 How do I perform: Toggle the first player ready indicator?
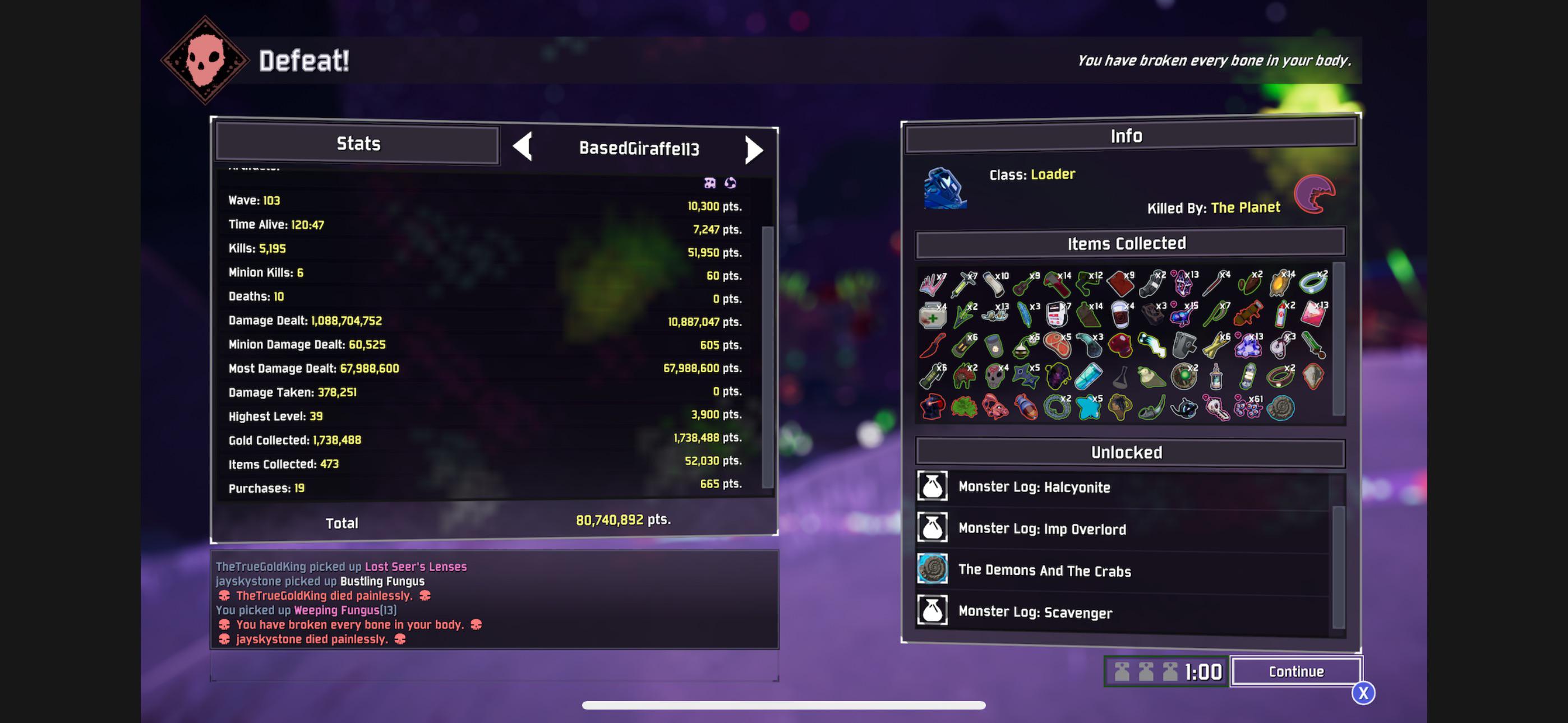click(1122, 673)
